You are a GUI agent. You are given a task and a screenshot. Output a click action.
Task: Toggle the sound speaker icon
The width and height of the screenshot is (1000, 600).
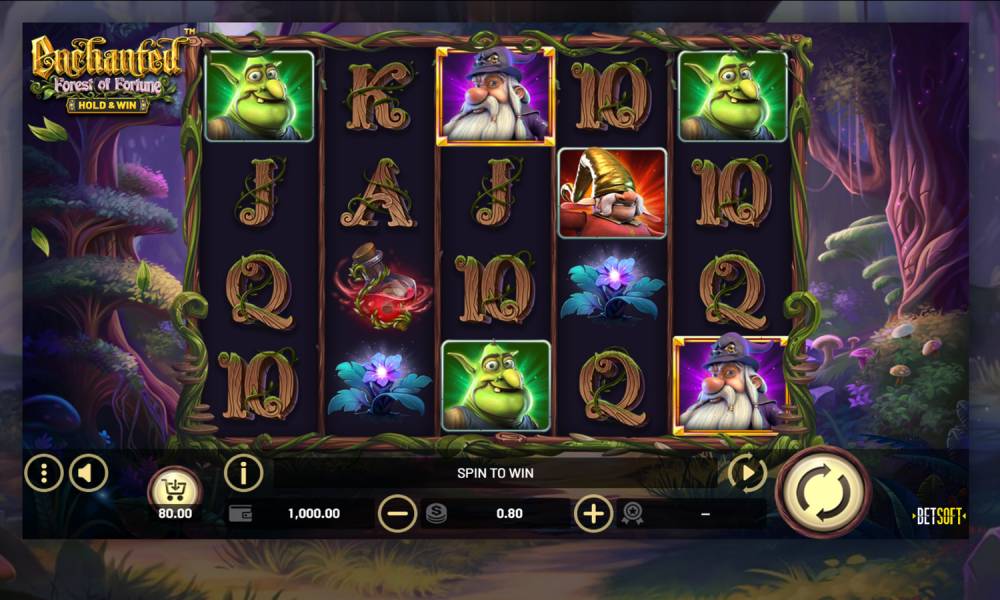click(x=88, y=472)
